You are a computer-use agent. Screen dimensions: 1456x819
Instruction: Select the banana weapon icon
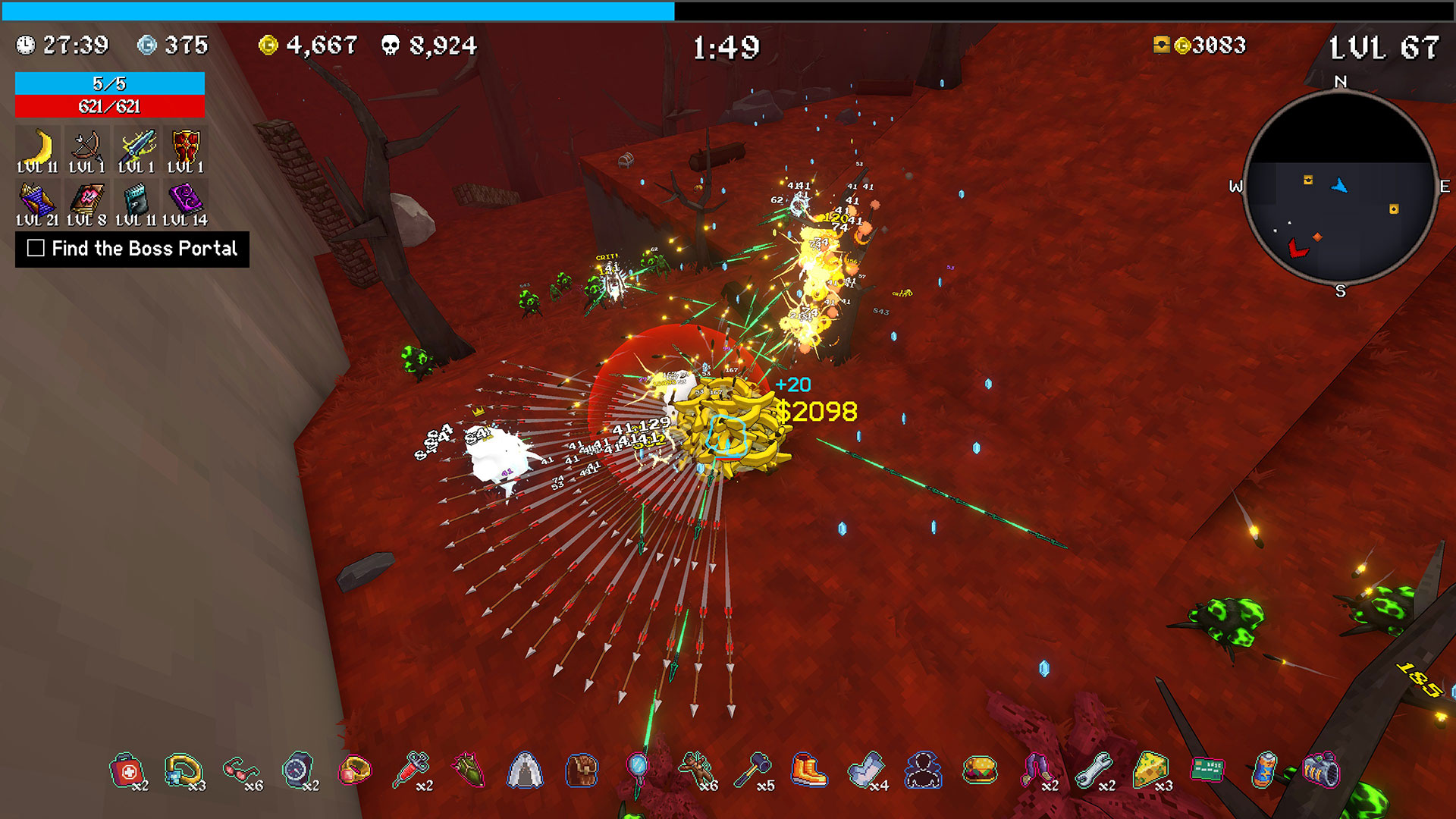37,146
